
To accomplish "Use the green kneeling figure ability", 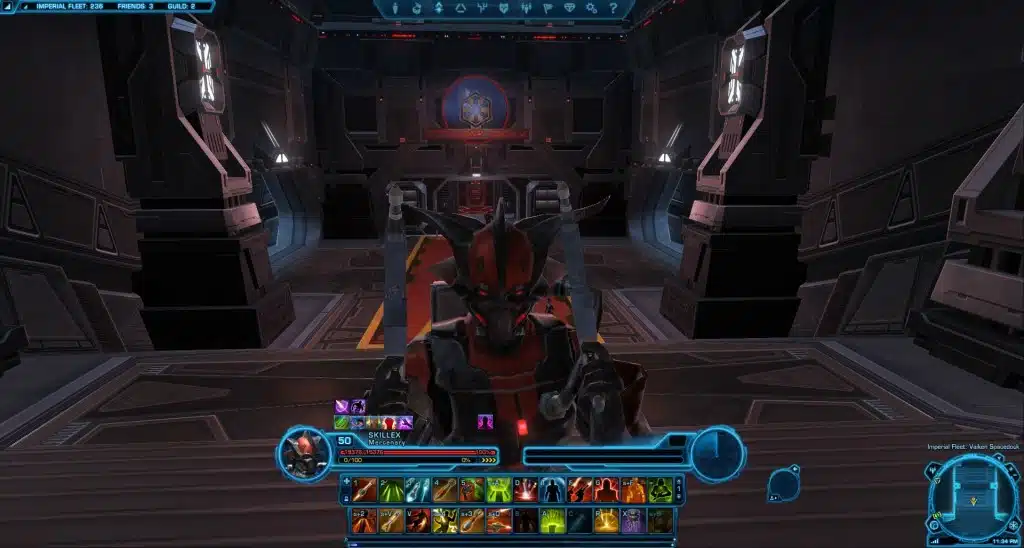I will (660, 490).
